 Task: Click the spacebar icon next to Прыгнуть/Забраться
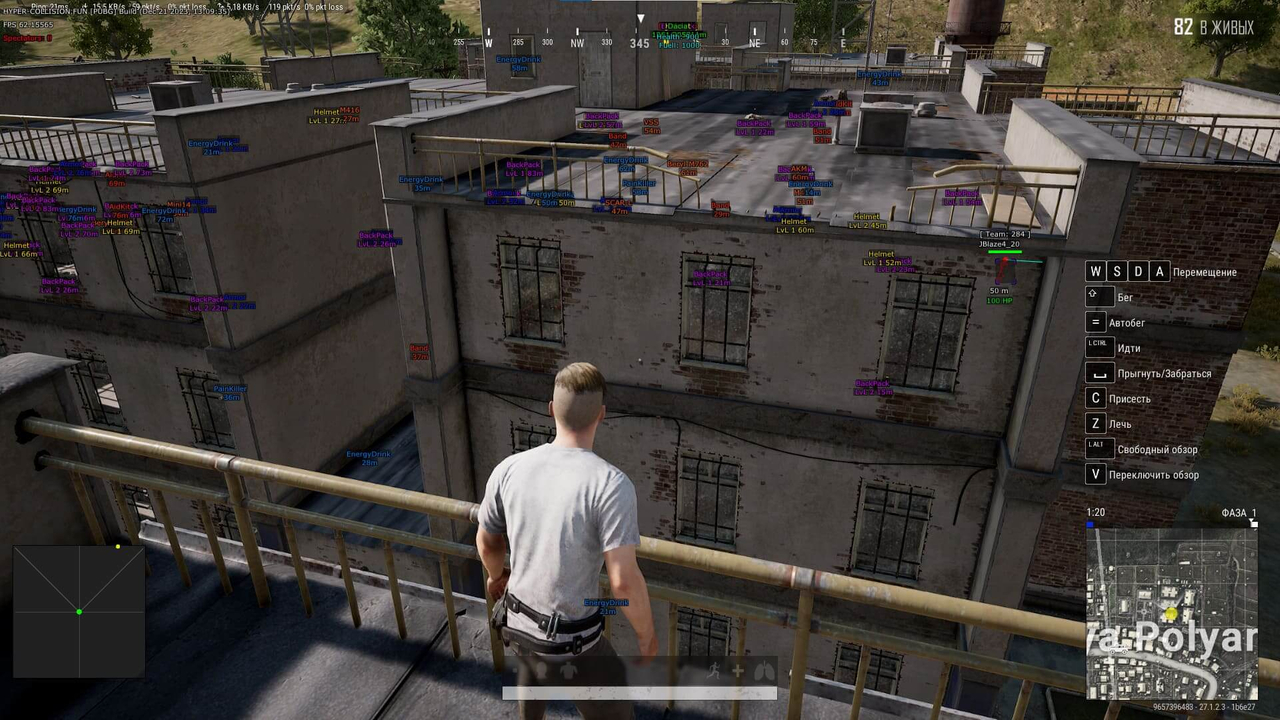pyautogui.click(x=1098, y=373)
